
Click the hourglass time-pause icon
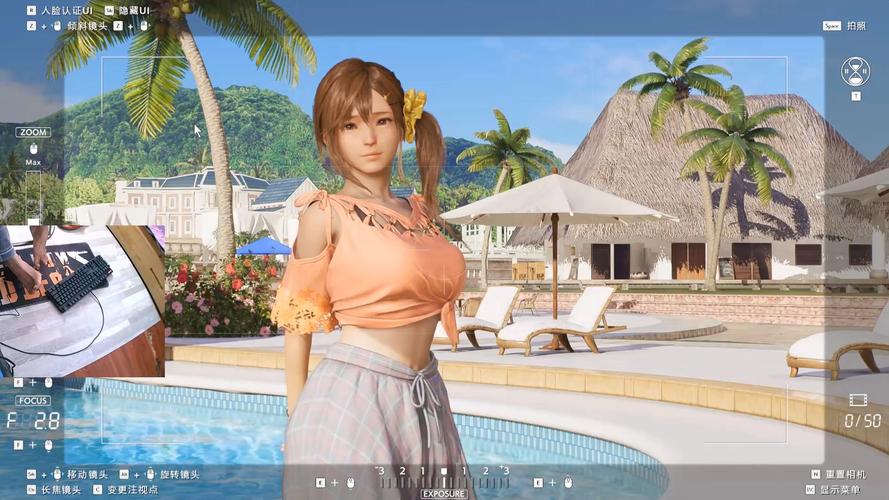click(x=855, y=70)
